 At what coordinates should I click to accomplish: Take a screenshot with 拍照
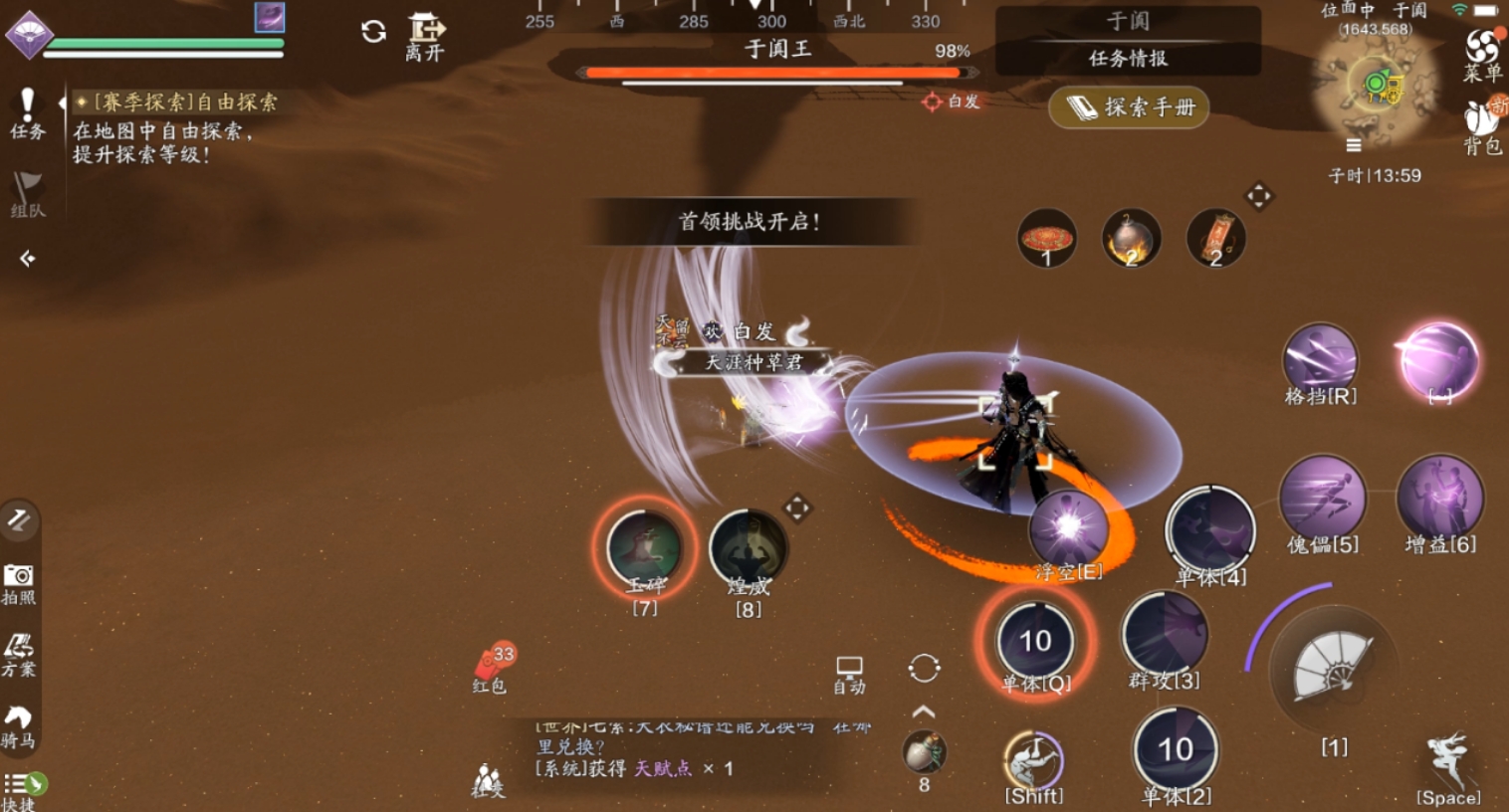[19, 582]
